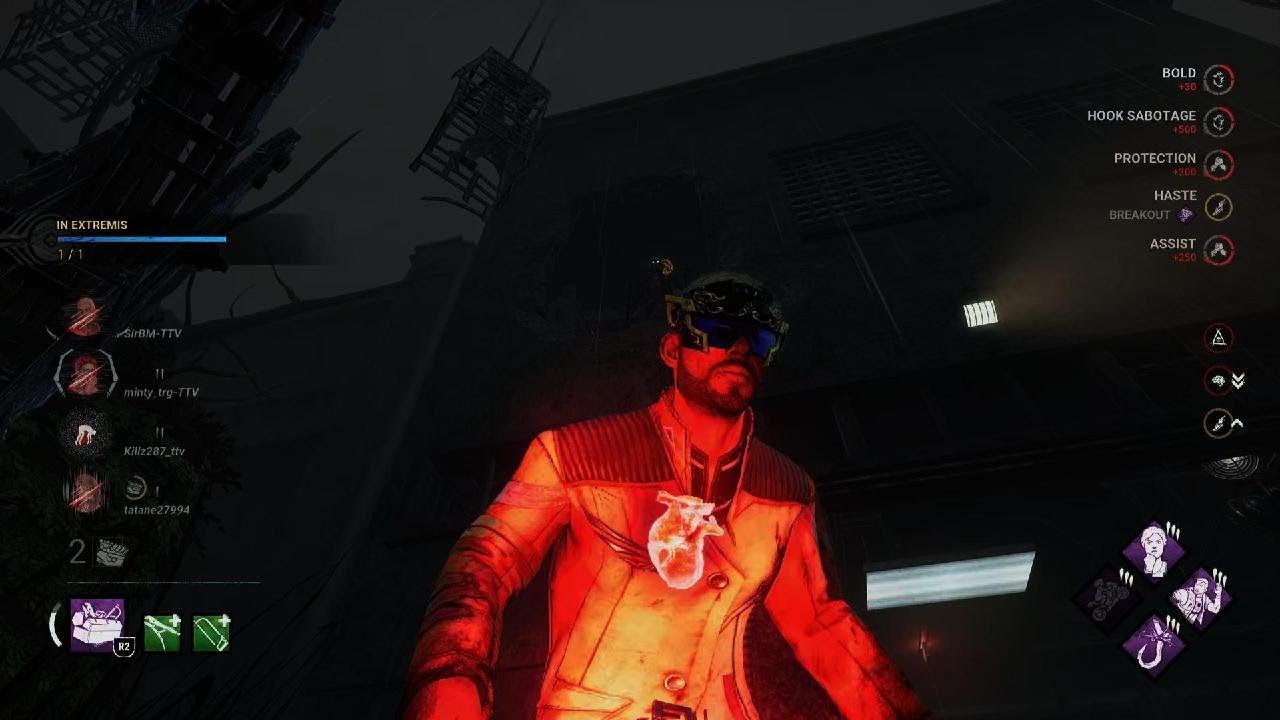Screen dimensions: 1280x720
Task: Click the brain status effect with down arrows
Action: tap(1218, 381)
